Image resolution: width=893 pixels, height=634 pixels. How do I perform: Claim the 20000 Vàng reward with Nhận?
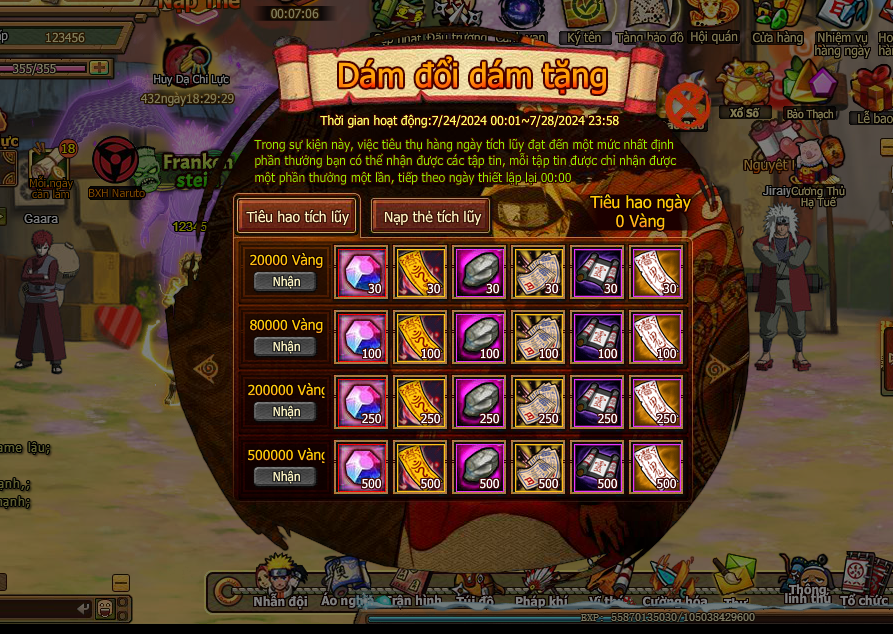coord(285,282)
